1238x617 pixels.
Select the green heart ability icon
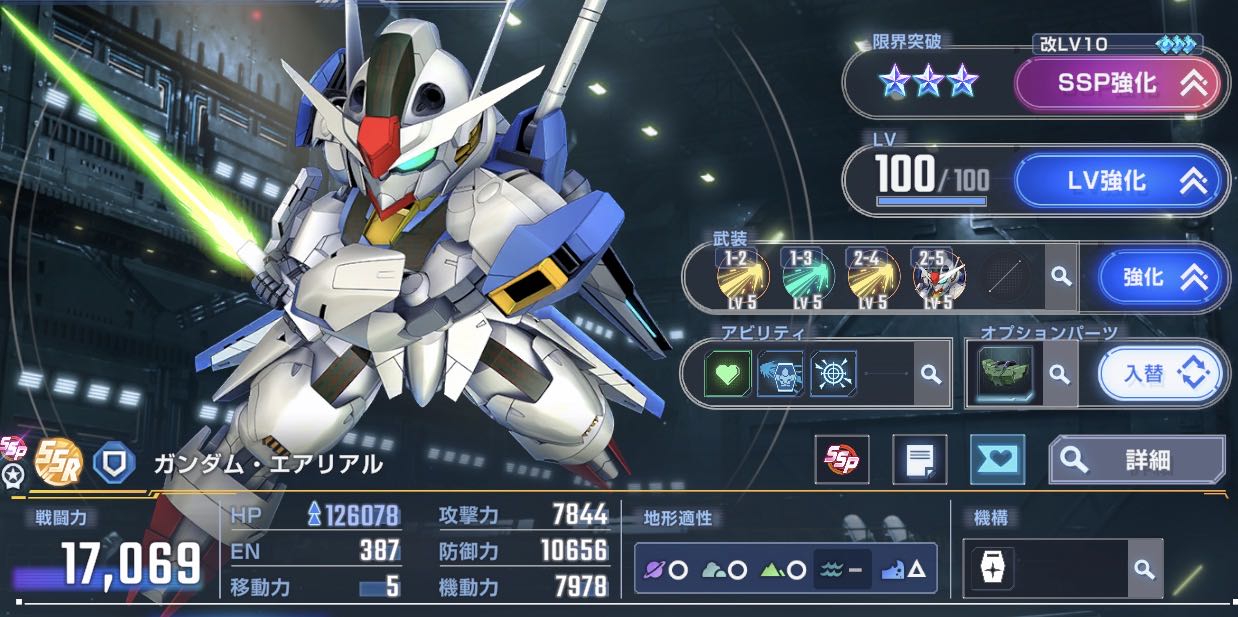[x=729, y=374]
